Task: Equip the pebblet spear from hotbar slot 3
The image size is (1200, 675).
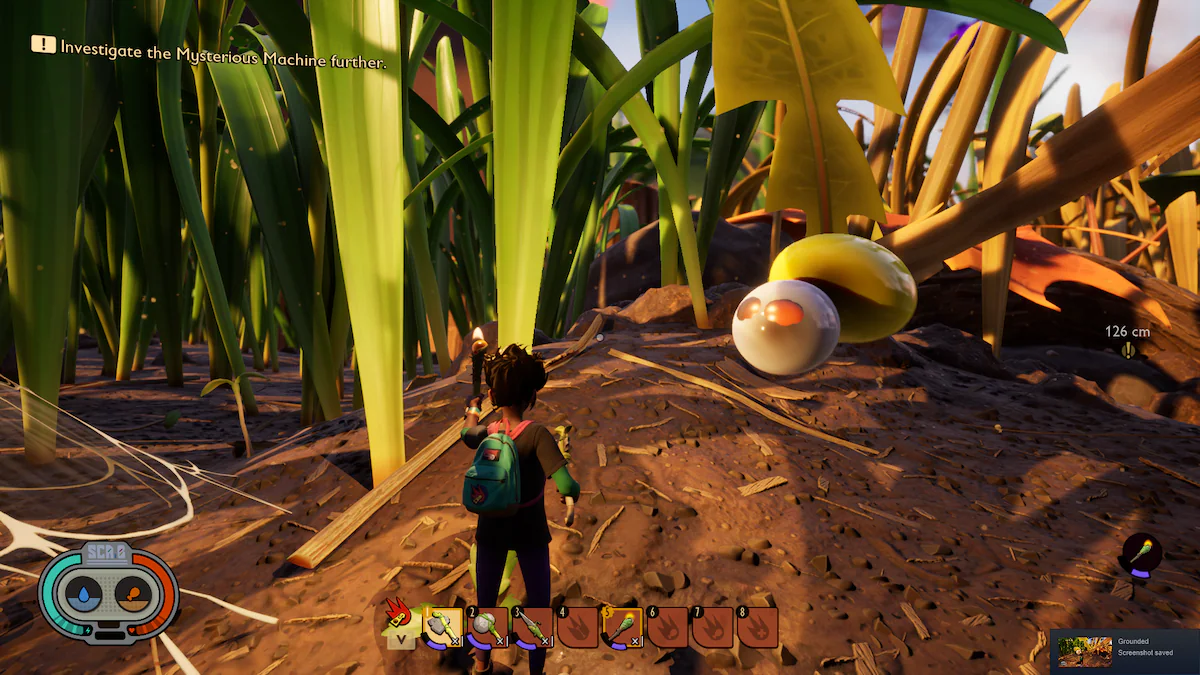Action: pyautogui.click(x=533, y=627)
